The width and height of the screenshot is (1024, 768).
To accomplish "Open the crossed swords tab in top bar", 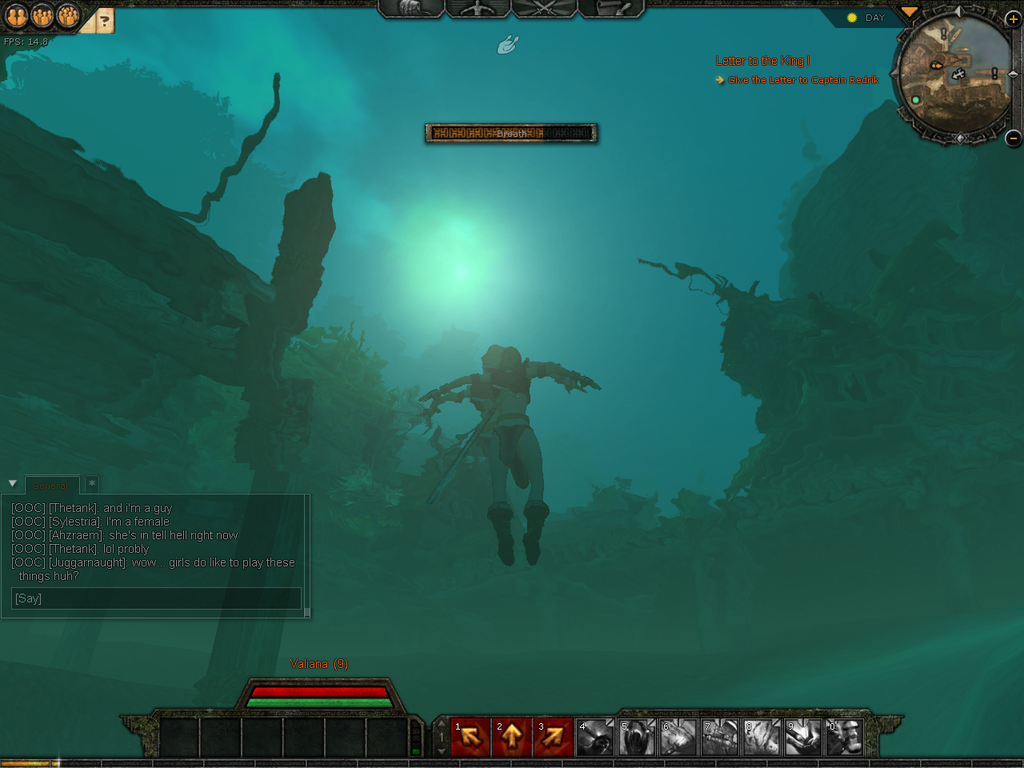I will coord(544,8).
